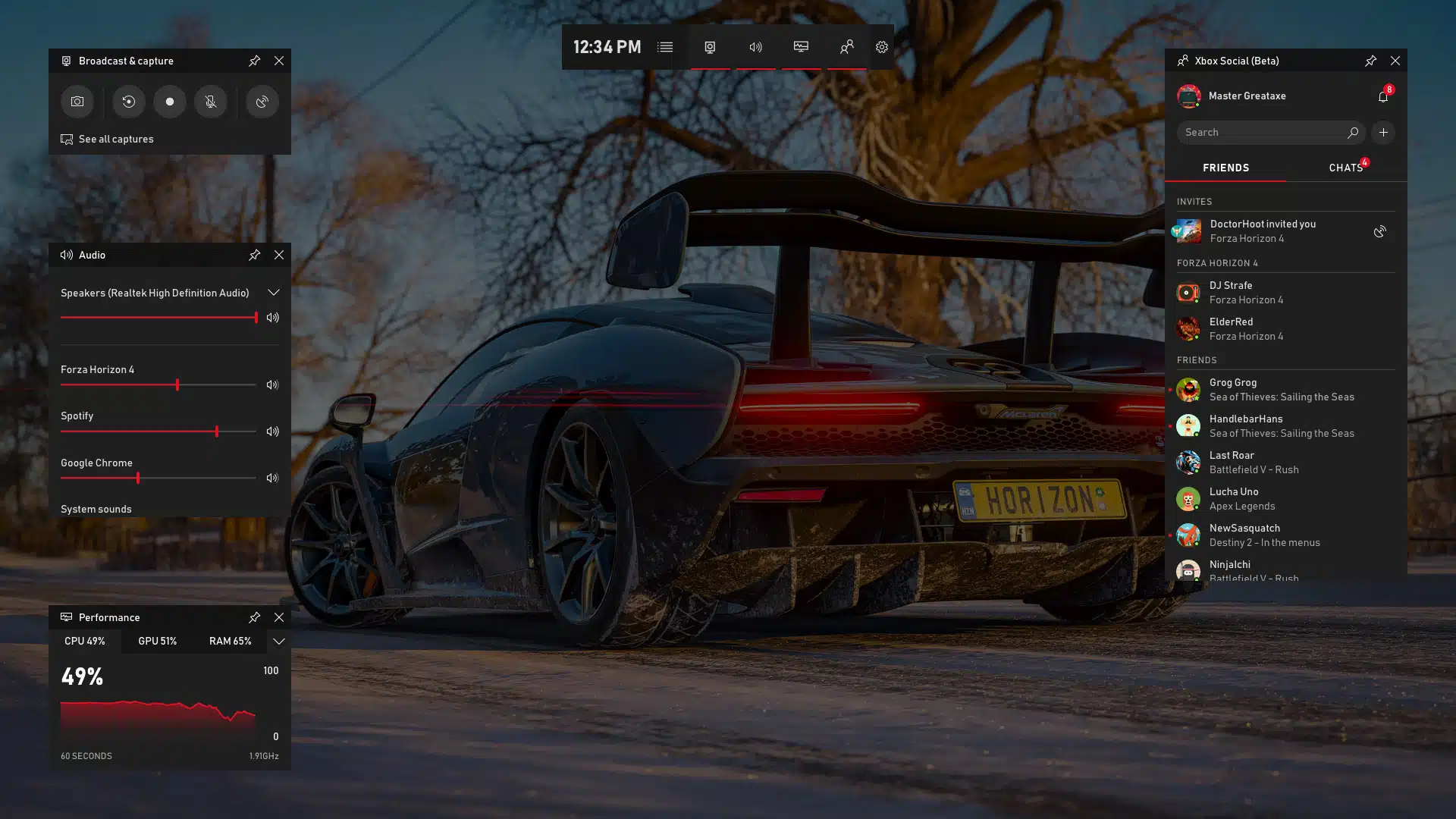Image resolution: width=1456 pixels, height=819 pixels.
Task: Open See all captures
Action: pos(115,139)
